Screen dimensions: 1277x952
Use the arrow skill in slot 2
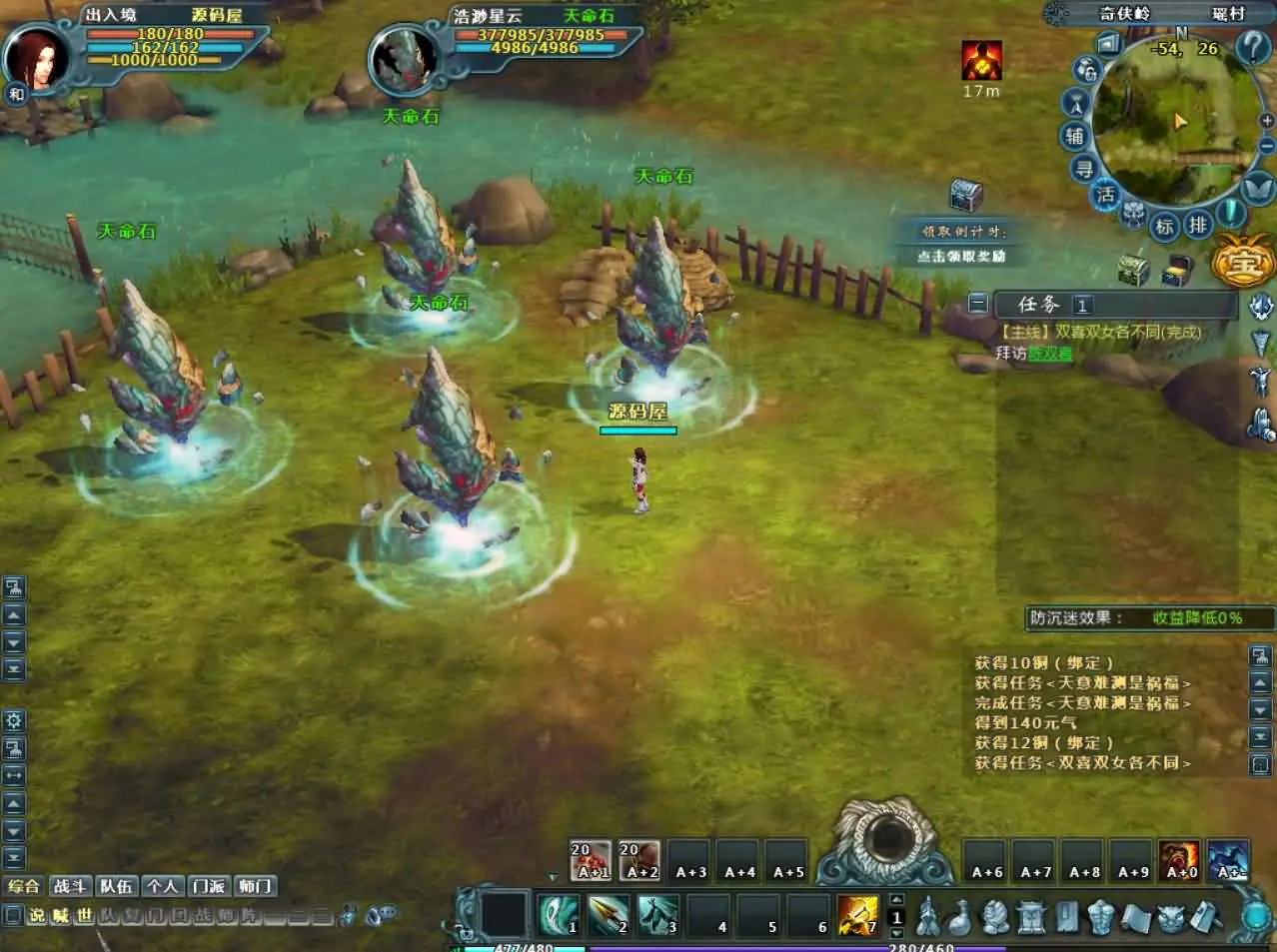pyautogui.click(x=610, y=914)
